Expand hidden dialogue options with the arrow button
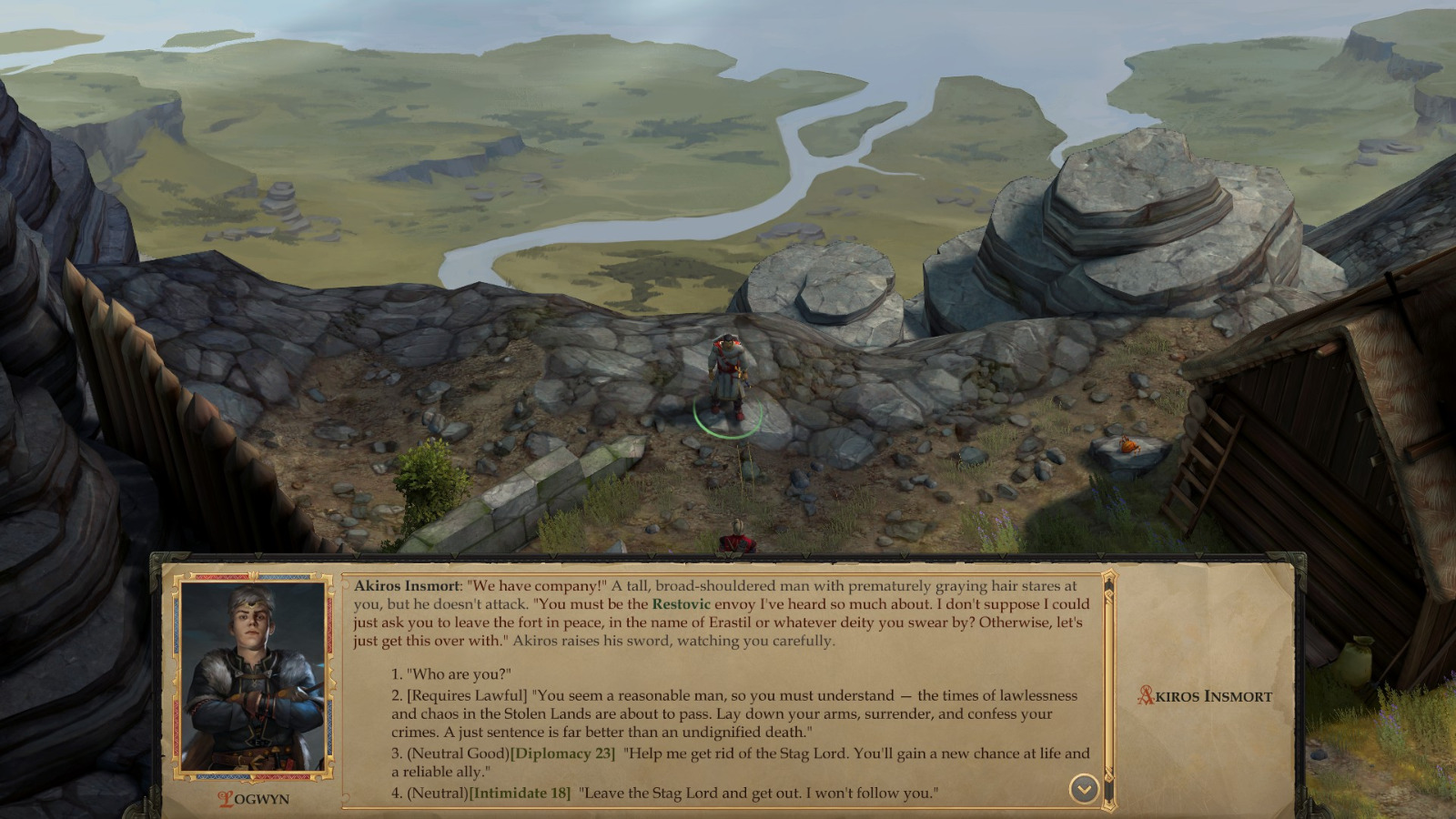Viewport: 1456px width, 819px height. point(1082,789)
